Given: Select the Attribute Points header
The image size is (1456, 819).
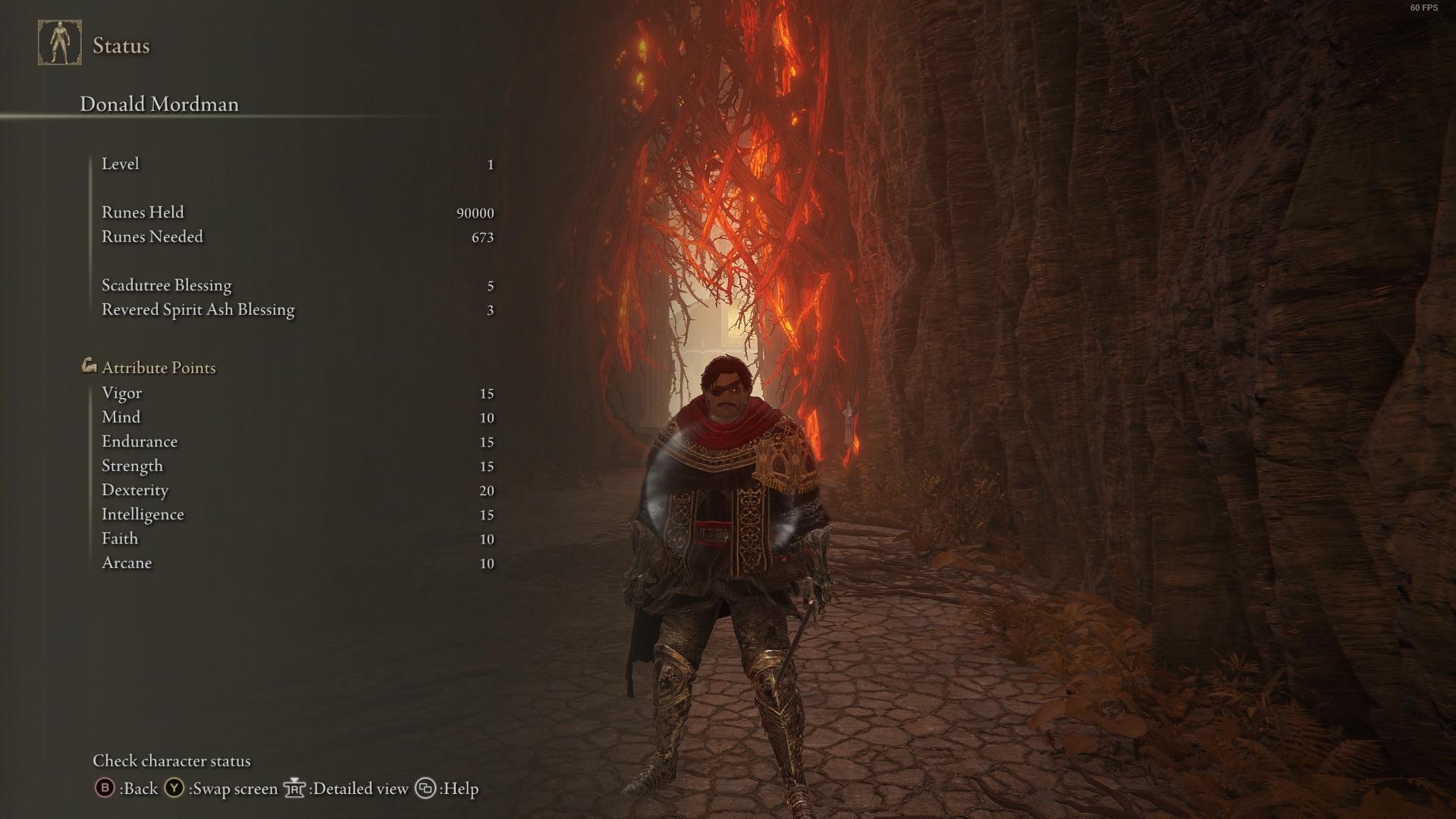Looking at the screenshot, I should [x=158, y=368].
